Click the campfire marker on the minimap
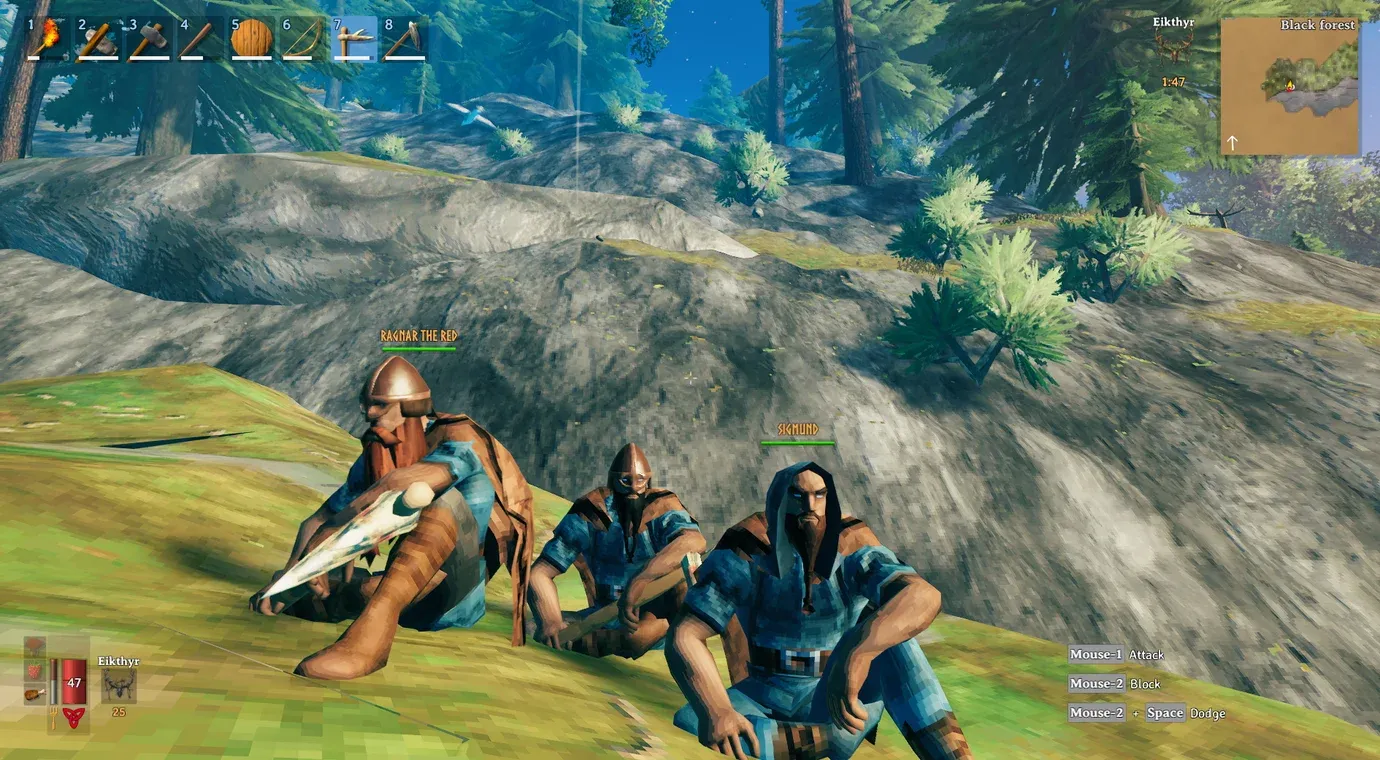 click(1290, 87)
